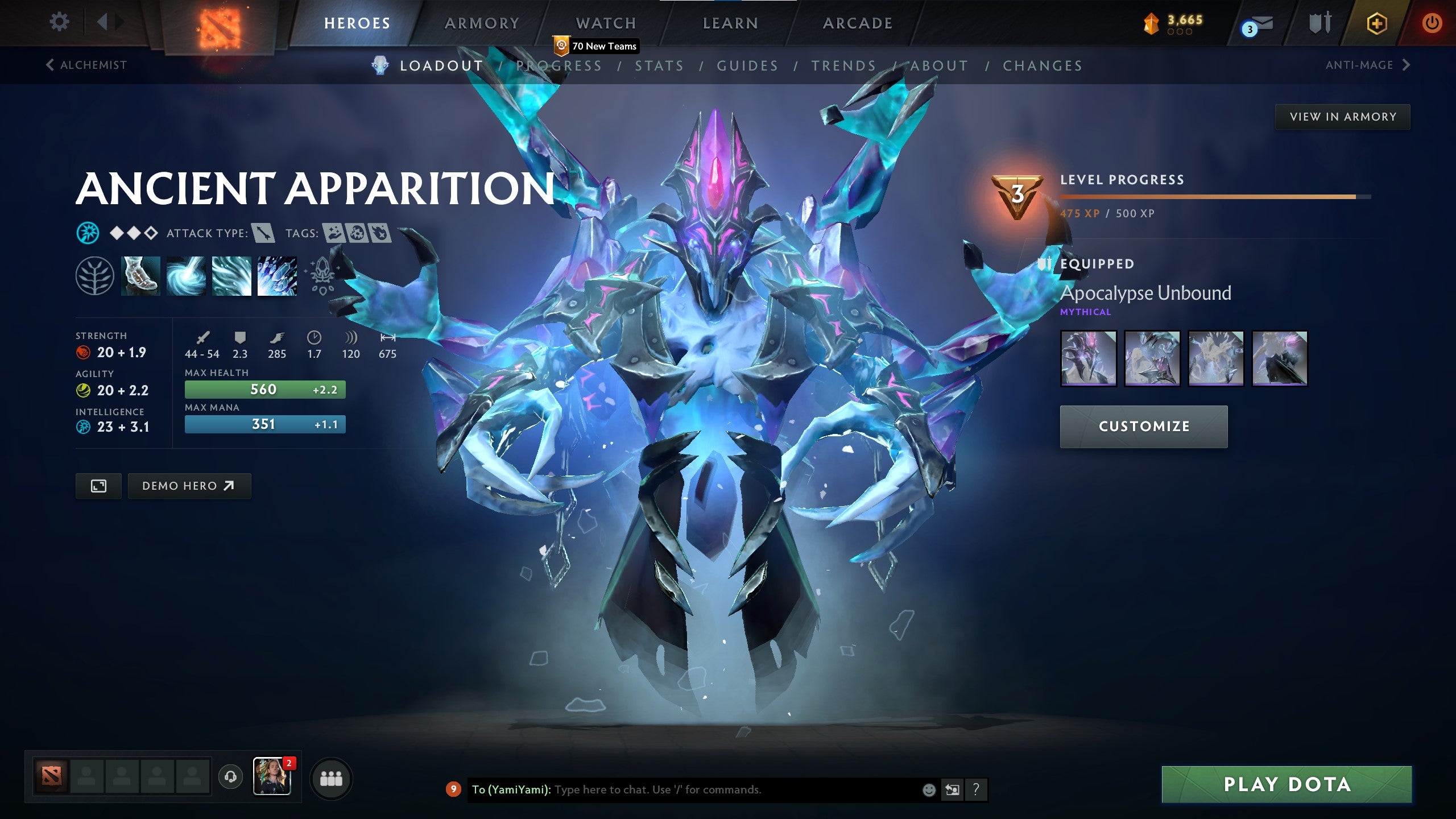Open the smiley emoticon picker in chat
The height and width of the screenshot is (819, 1456).
(x=929, y=789)
